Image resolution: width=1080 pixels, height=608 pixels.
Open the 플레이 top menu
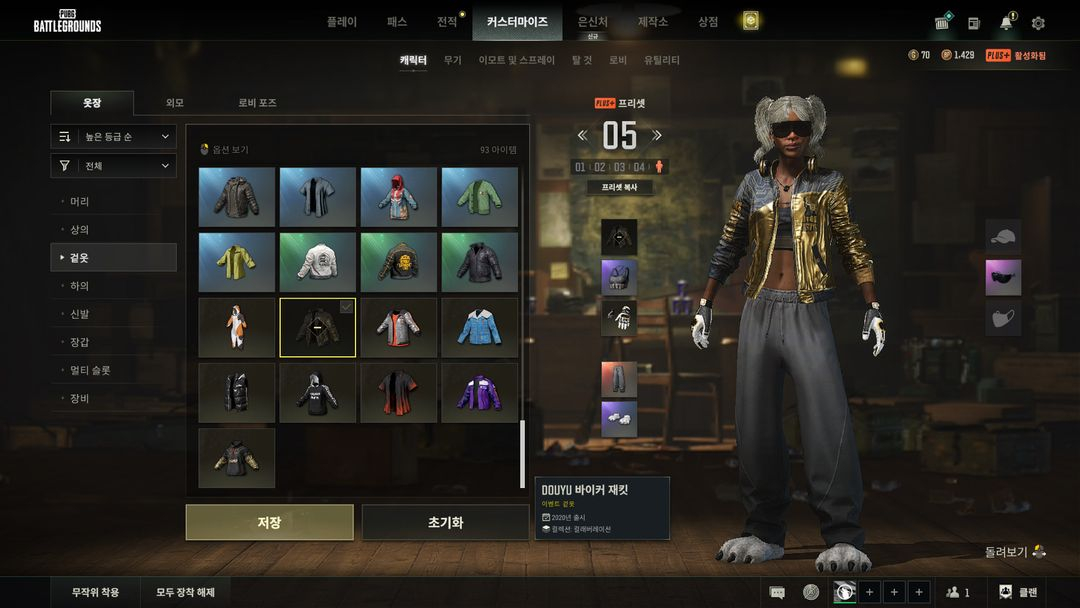click(x=341, y=21)
